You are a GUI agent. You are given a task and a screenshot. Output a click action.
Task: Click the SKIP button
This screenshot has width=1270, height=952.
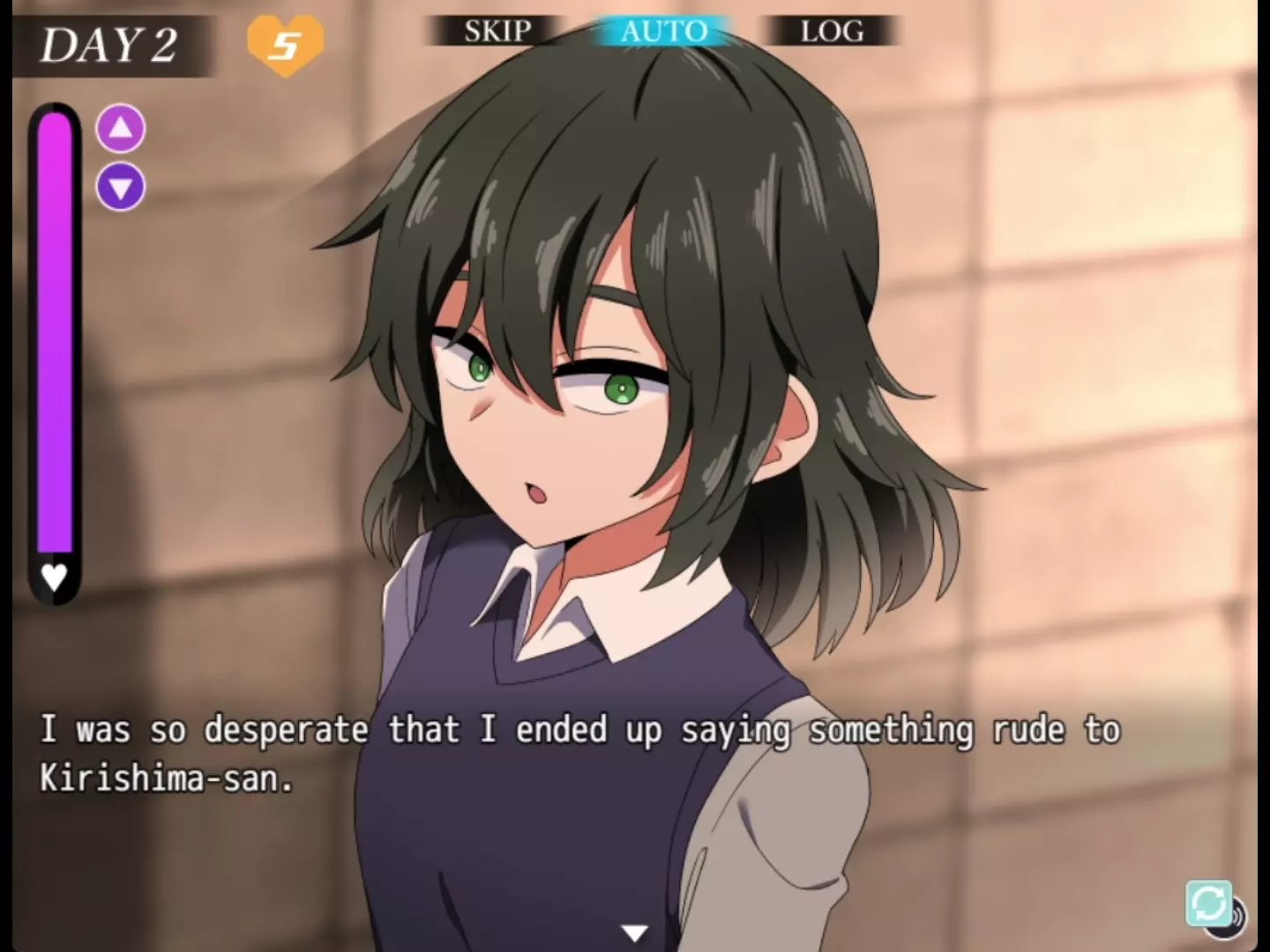pyautogui.click(x=497, y=32)
